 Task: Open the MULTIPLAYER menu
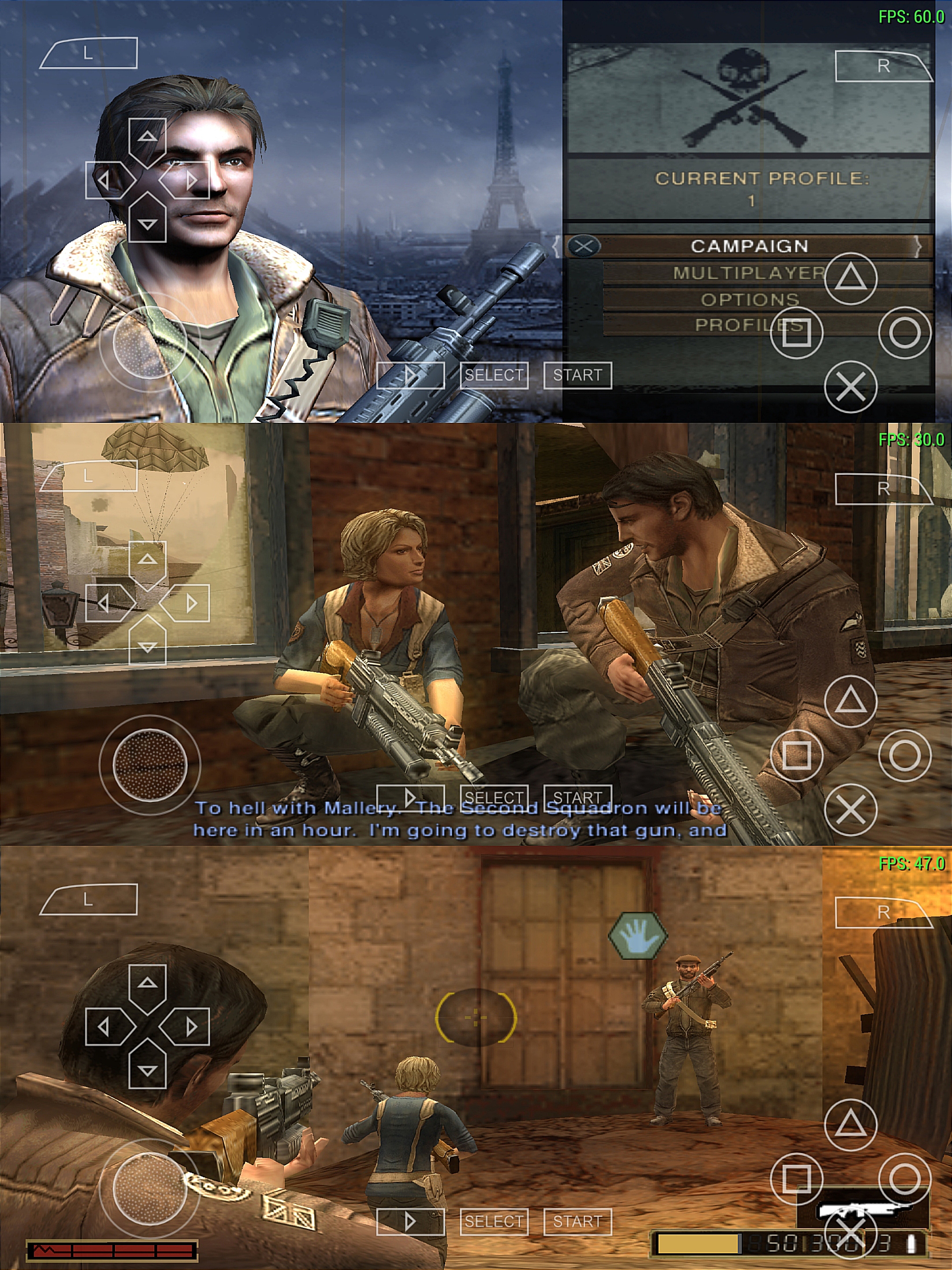coord(749,273)
